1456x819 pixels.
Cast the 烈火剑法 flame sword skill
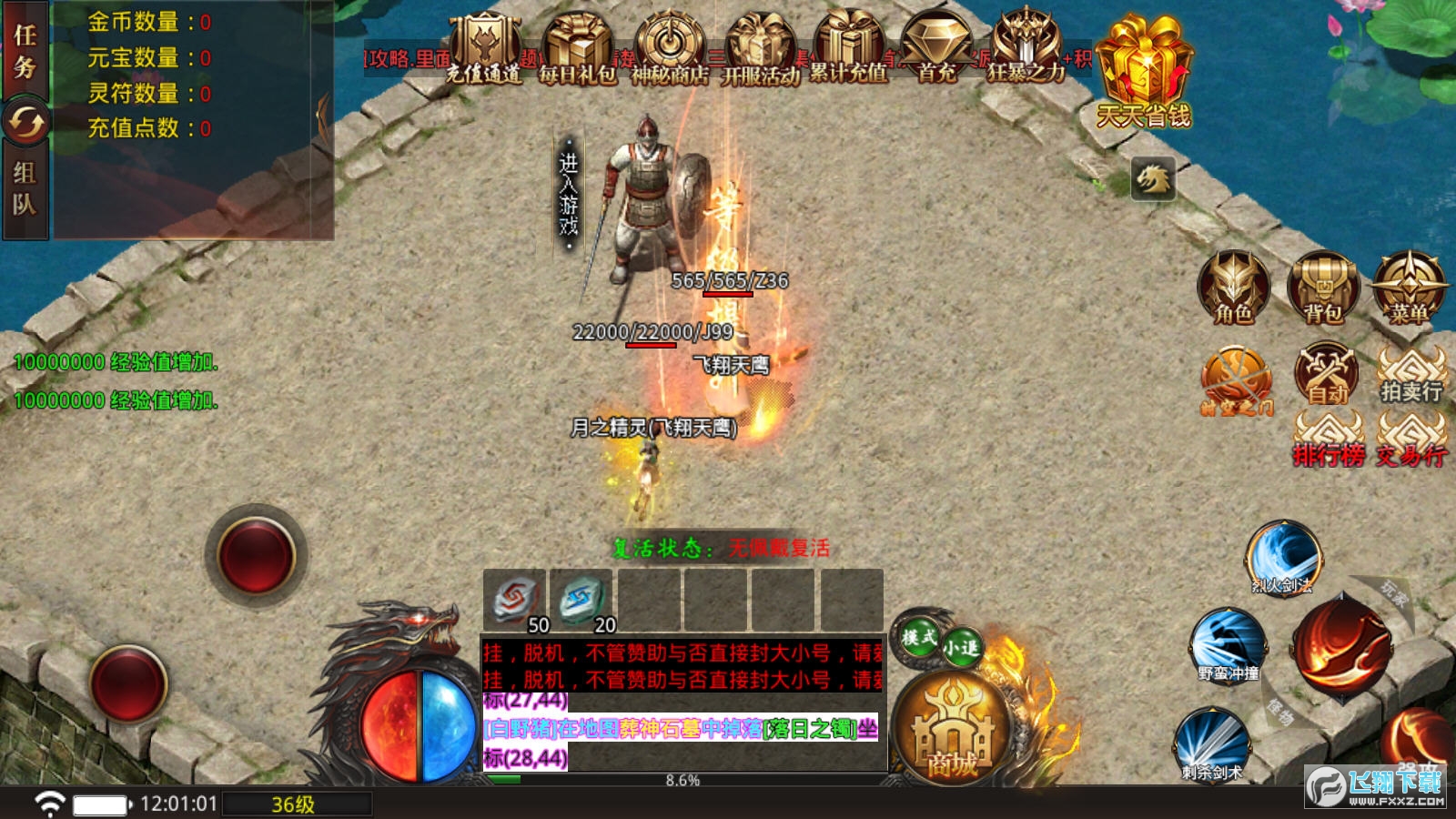coord(1283,557)
